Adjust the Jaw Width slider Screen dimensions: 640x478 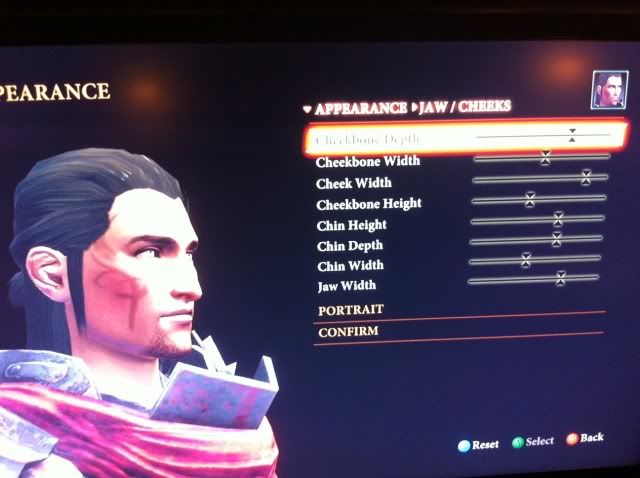(x=560, y=279)
